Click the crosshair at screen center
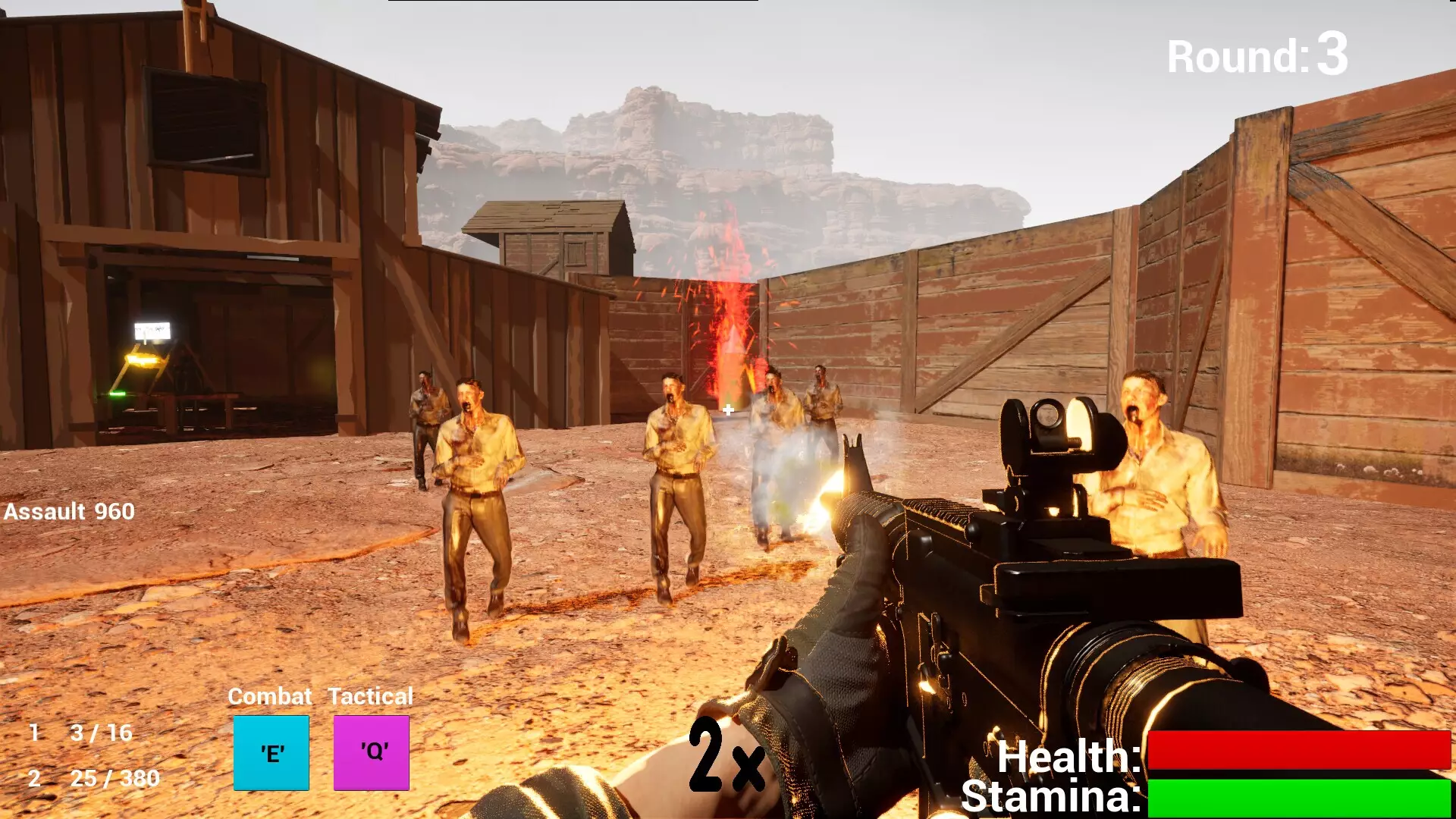The image size is (1456, 819). coord(727,410)
